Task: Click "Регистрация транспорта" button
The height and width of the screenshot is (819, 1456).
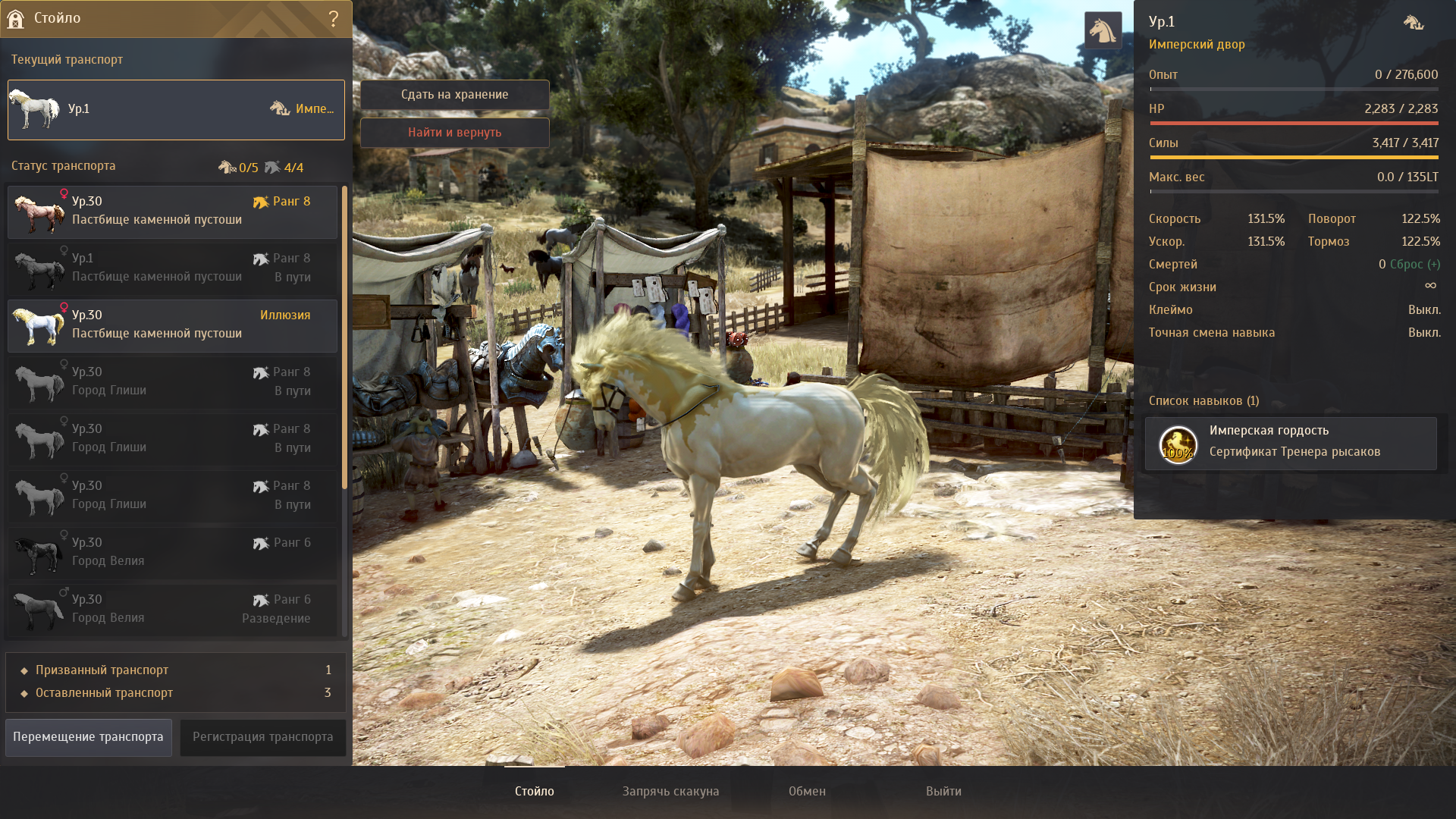Action: 262,737
